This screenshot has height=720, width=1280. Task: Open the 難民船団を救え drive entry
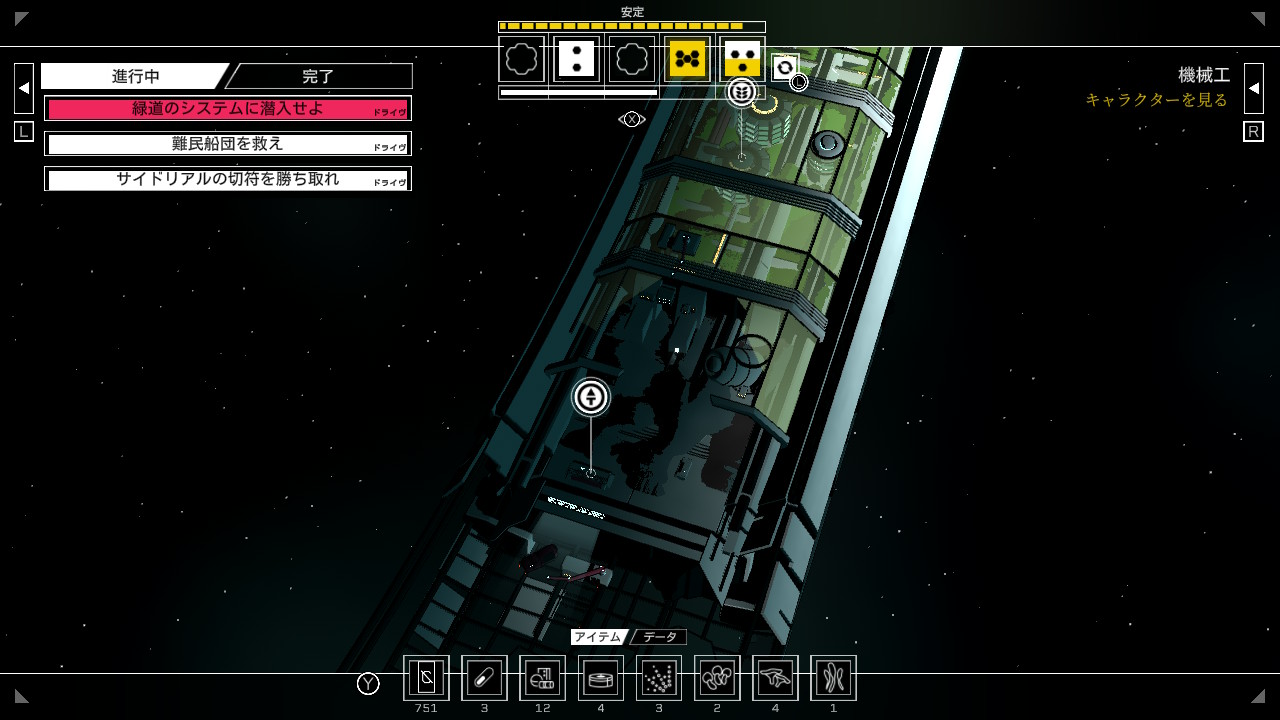[x=228, y=144]
